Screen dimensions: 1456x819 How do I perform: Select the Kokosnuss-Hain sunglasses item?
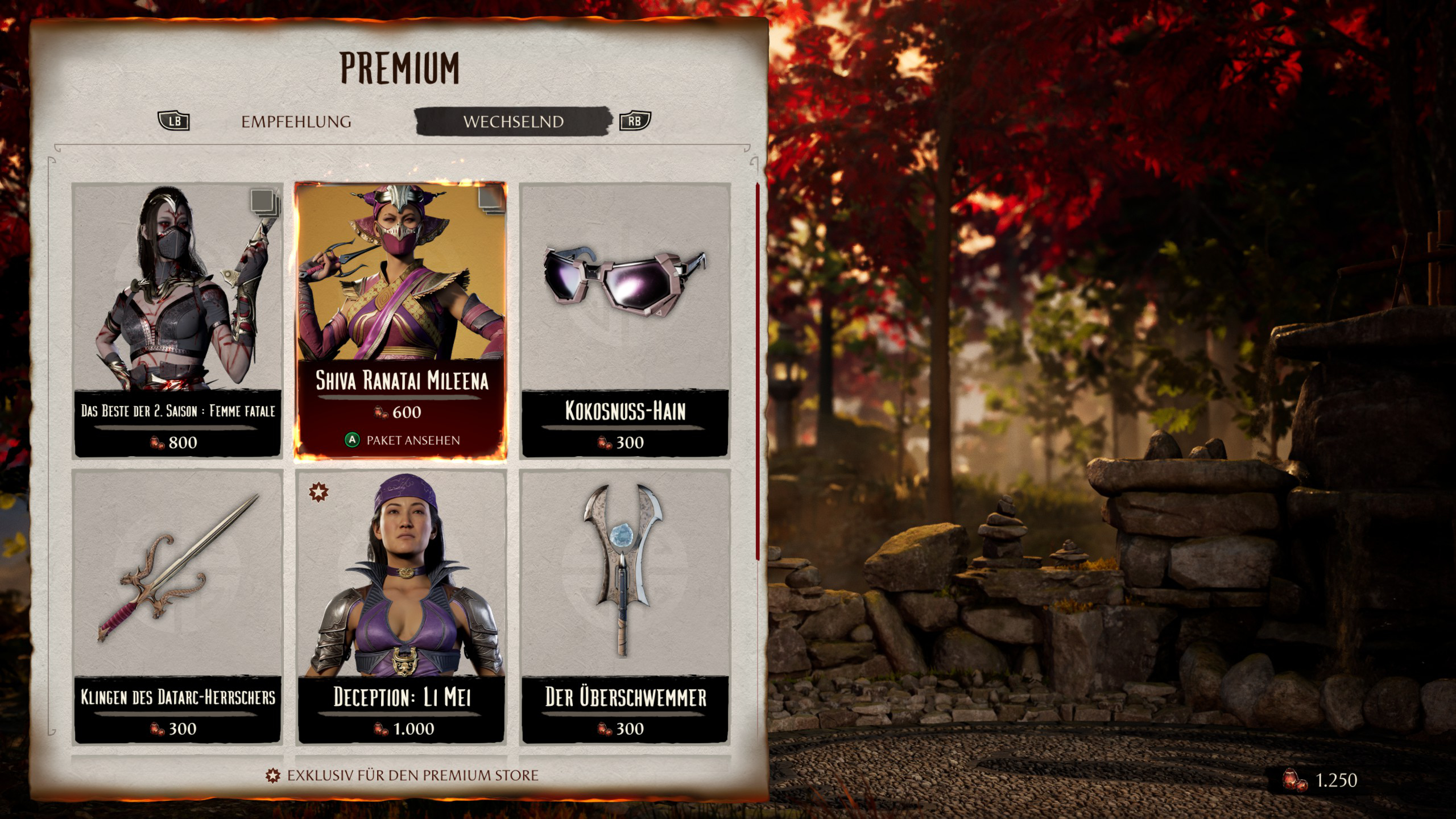tap(625, 320)
